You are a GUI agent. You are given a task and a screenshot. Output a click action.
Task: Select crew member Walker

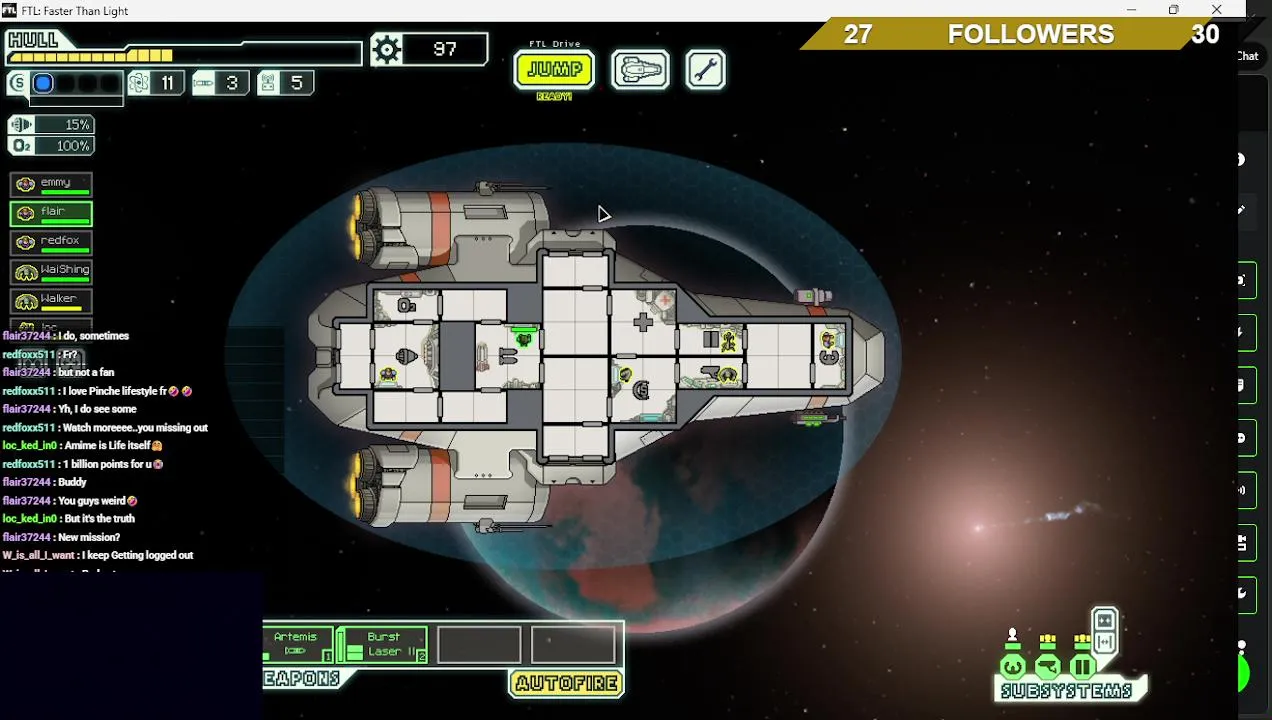click(x=51, y=300)
